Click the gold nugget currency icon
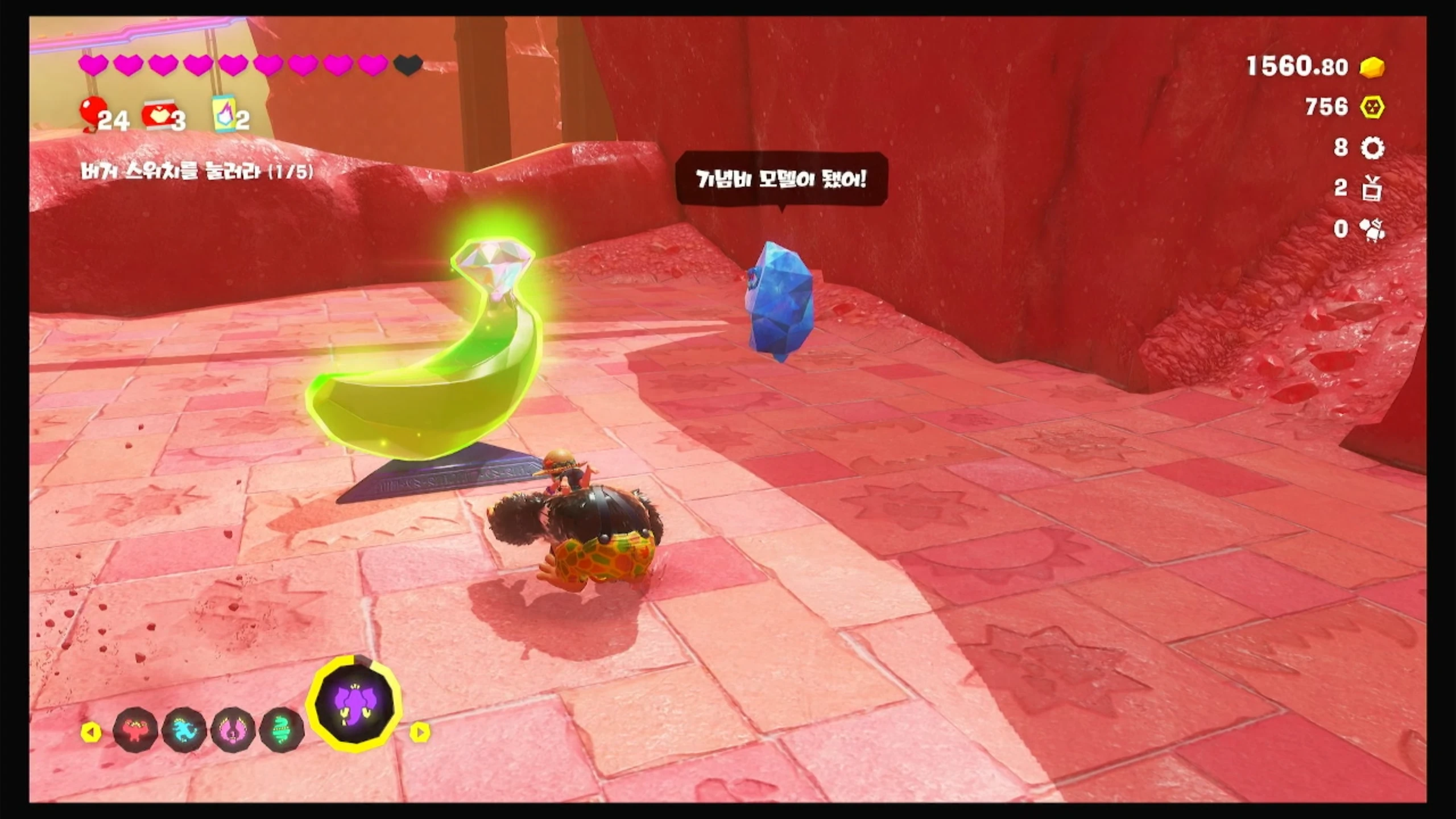Screen dimensions: 1456x819 click(1372, 67)
